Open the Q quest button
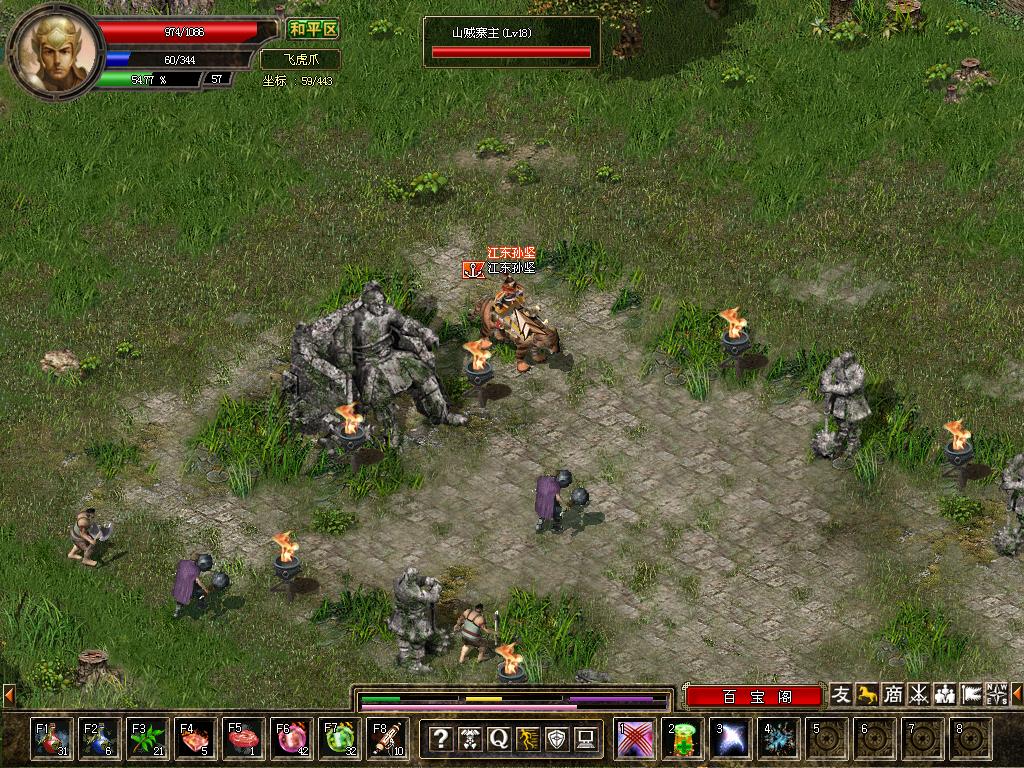1024x768 pixels. (498, 739)
